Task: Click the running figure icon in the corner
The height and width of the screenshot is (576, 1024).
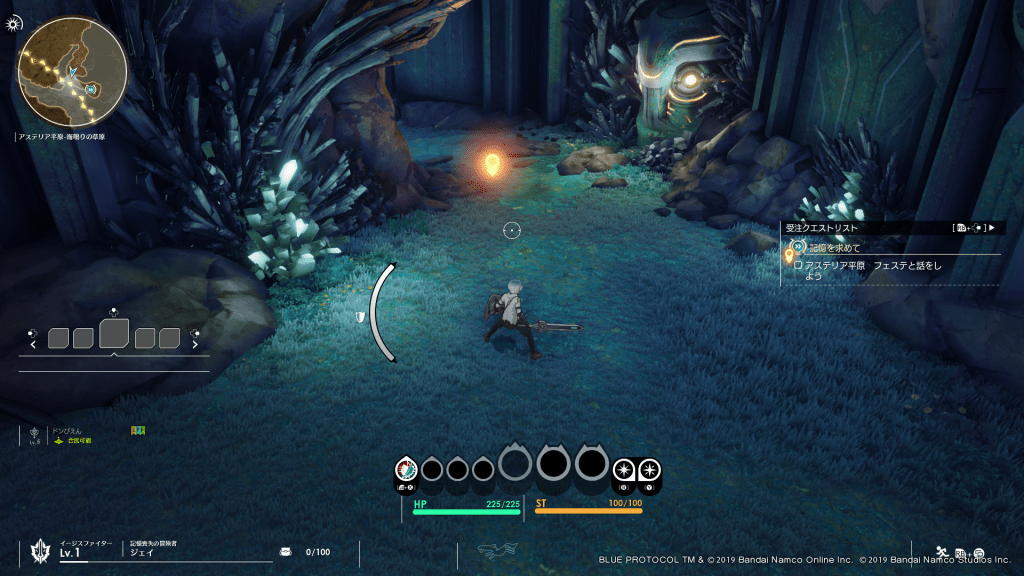Action: 942,551
